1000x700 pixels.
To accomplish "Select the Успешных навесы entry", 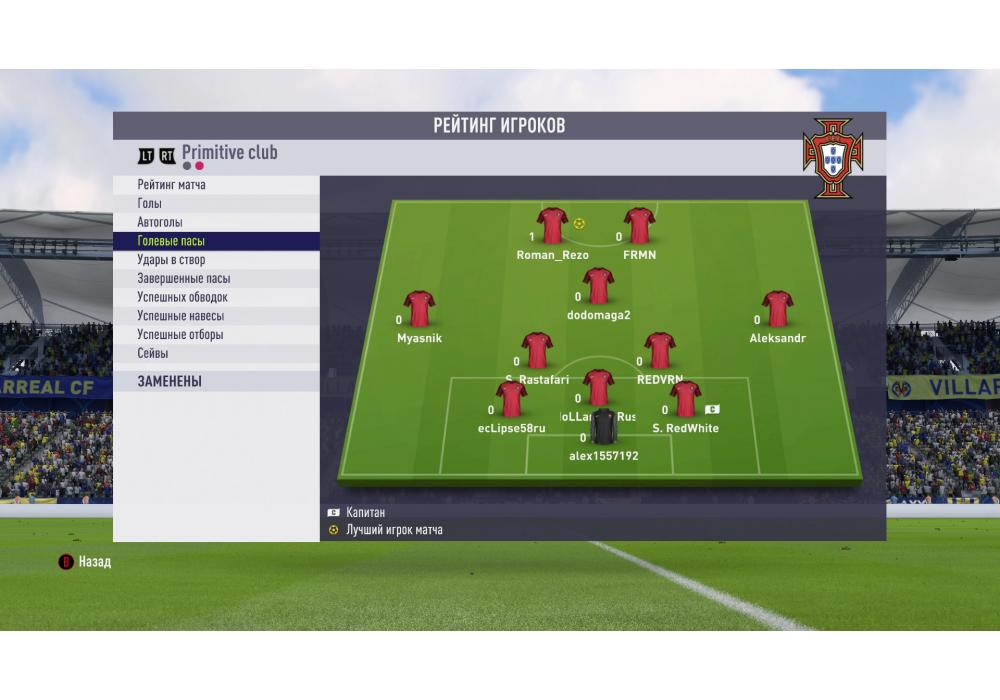I will [x=216, y=316].
